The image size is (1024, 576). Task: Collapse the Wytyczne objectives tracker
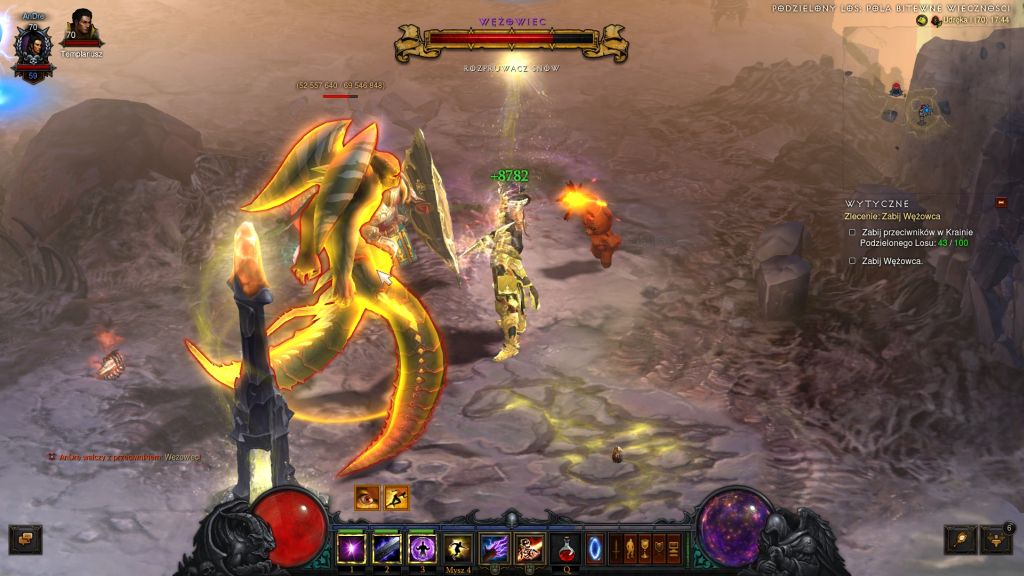click(1001, 202)
